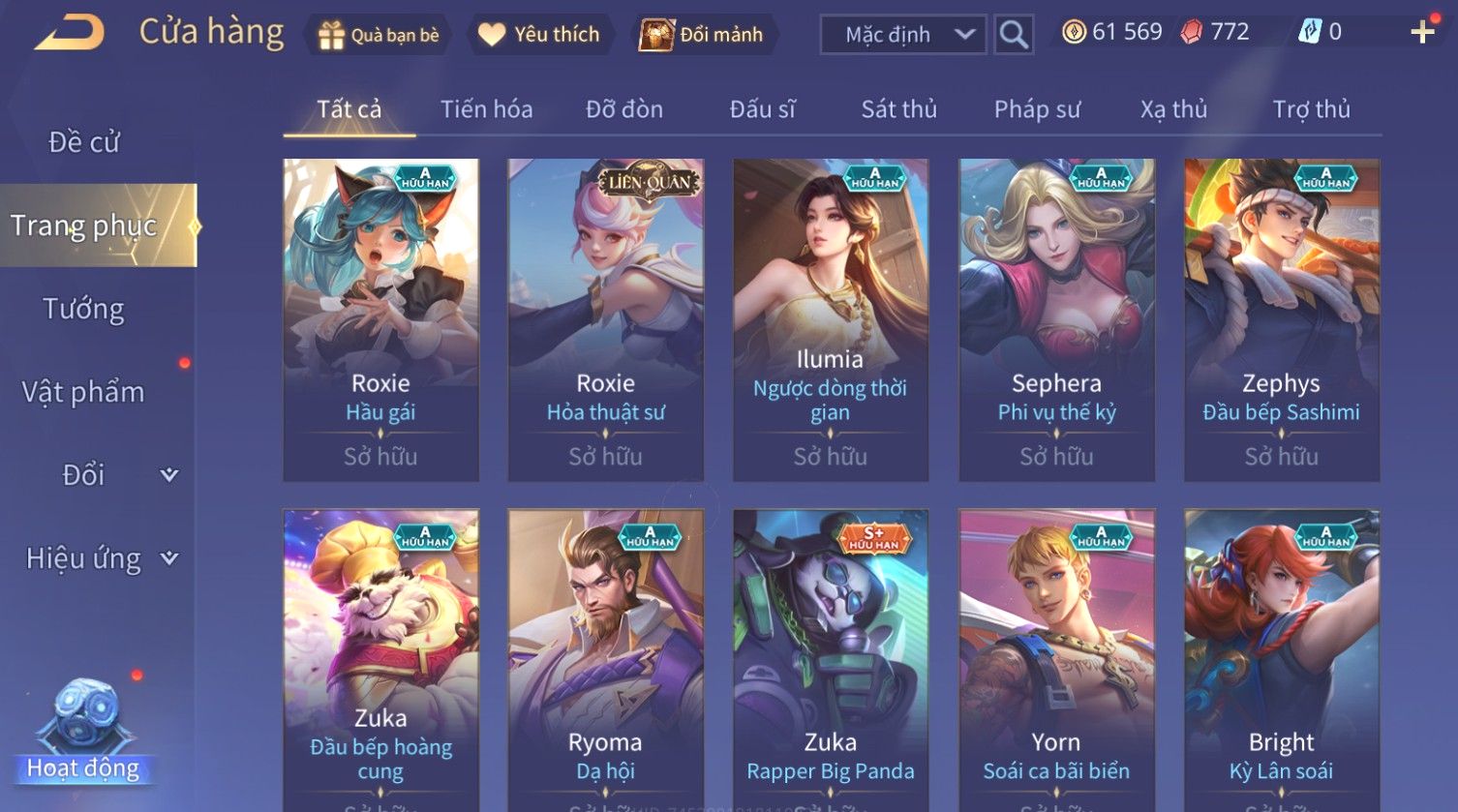1458x812 pixels.
Task: Open the Đề cử shop section
Action: pyautogui.click(x=84, y=142)
